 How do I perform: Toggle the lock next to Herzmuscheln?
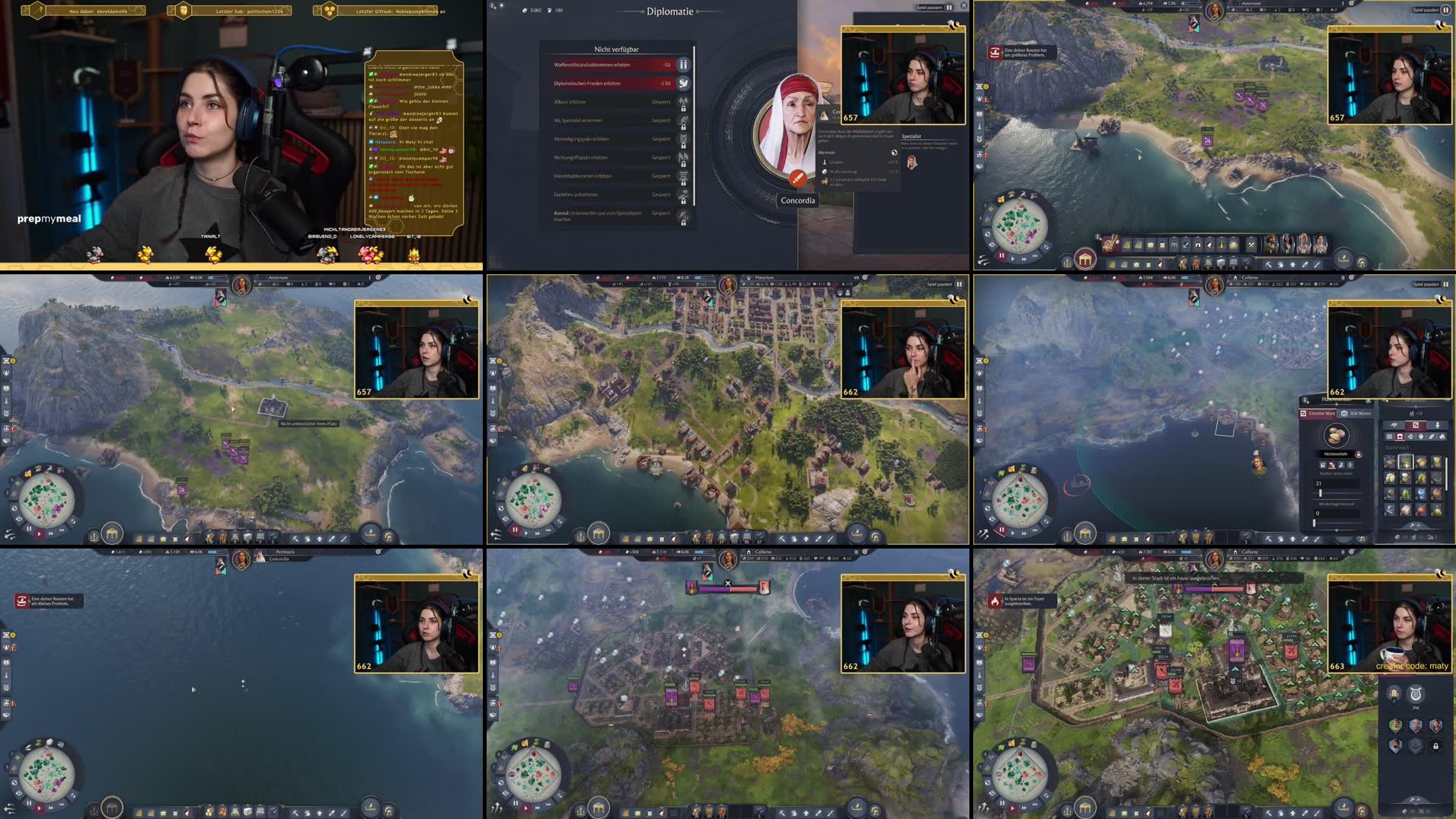tap(1359, 455)
